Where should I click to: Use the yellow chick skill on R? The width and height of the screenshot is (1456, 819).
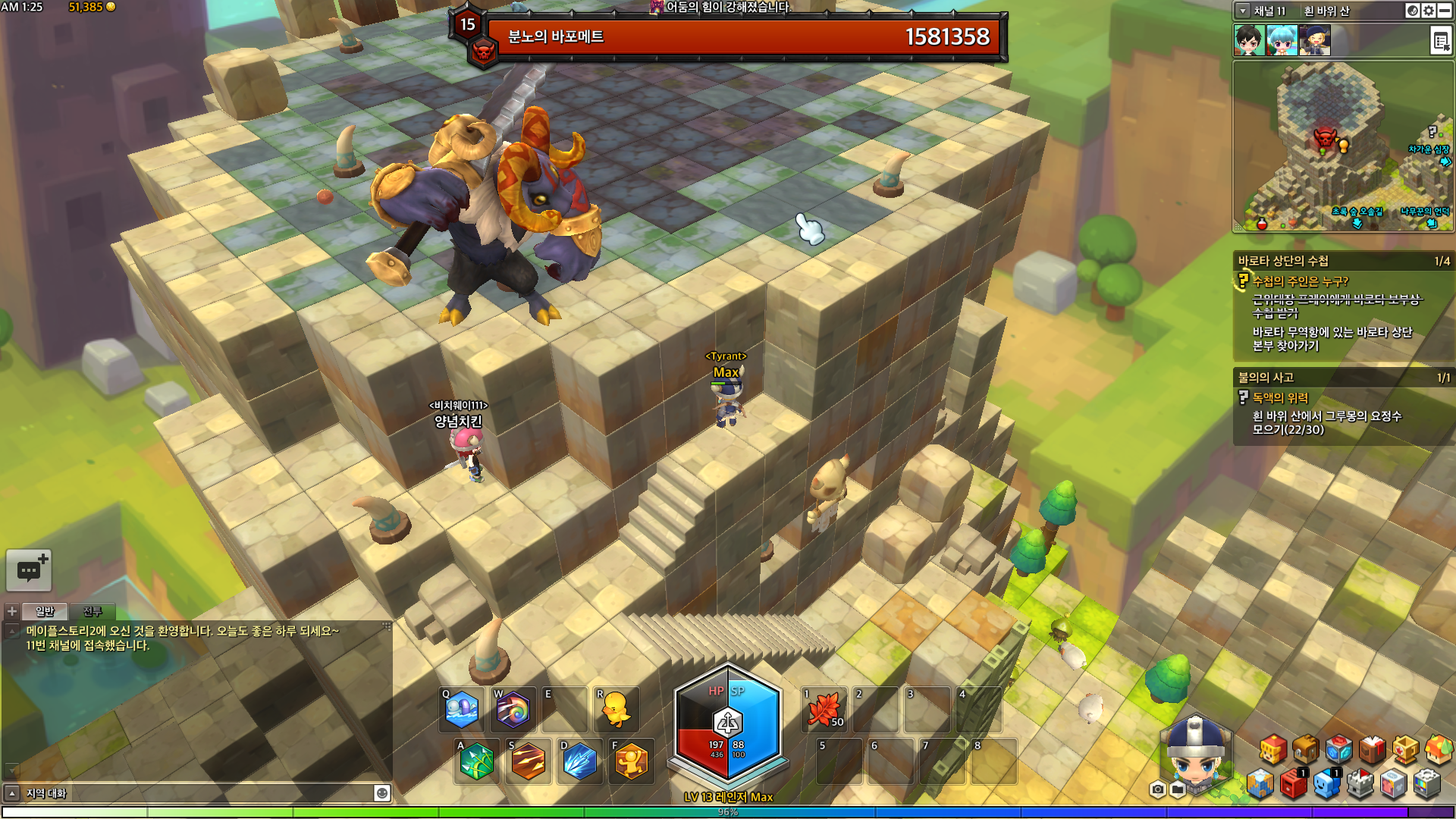[616, 711]
